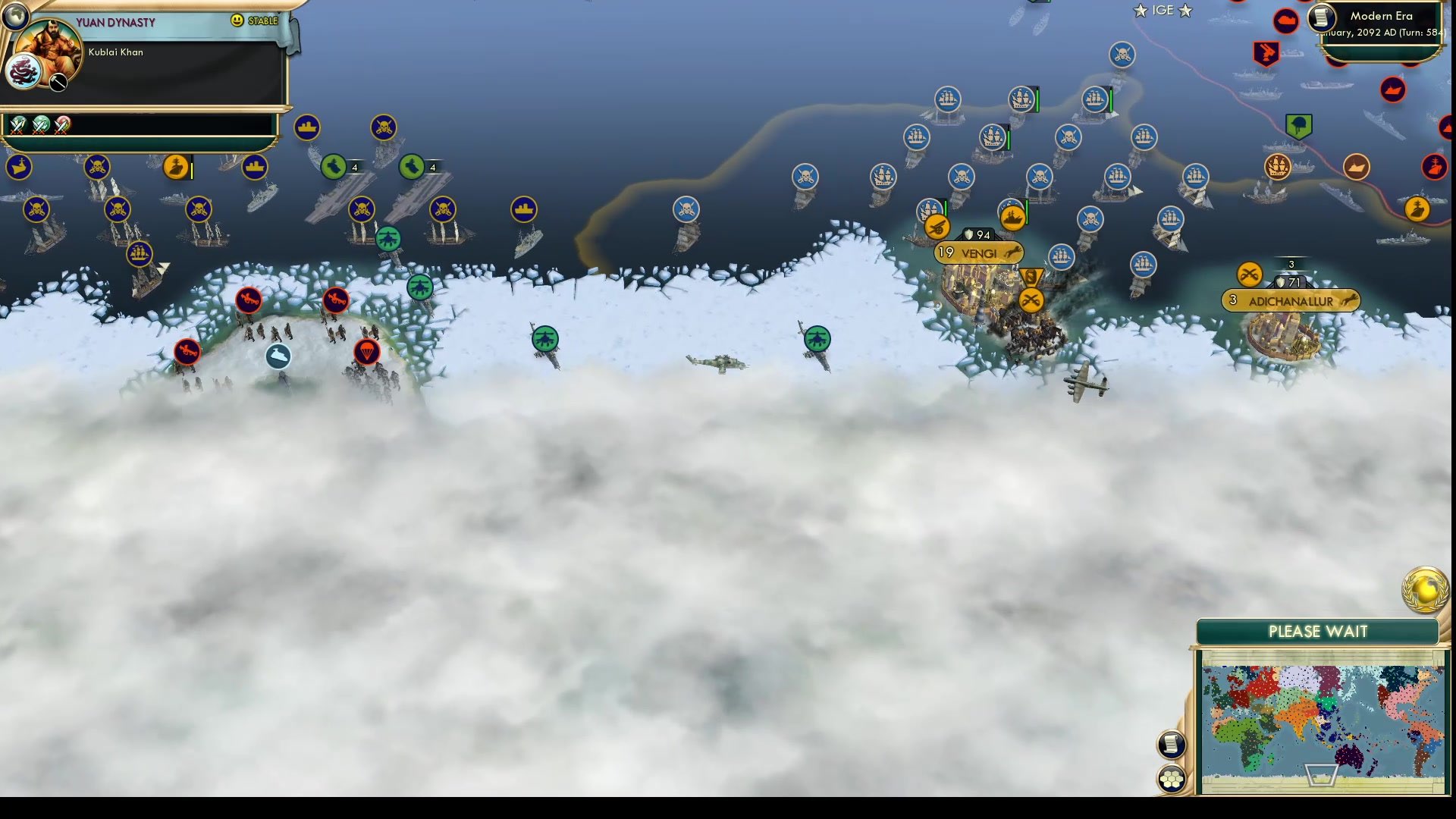Viewport: 1456px width, 819px height.
Task: Open the notification scroll icon beside the minimap
Action: (1171, 744)
